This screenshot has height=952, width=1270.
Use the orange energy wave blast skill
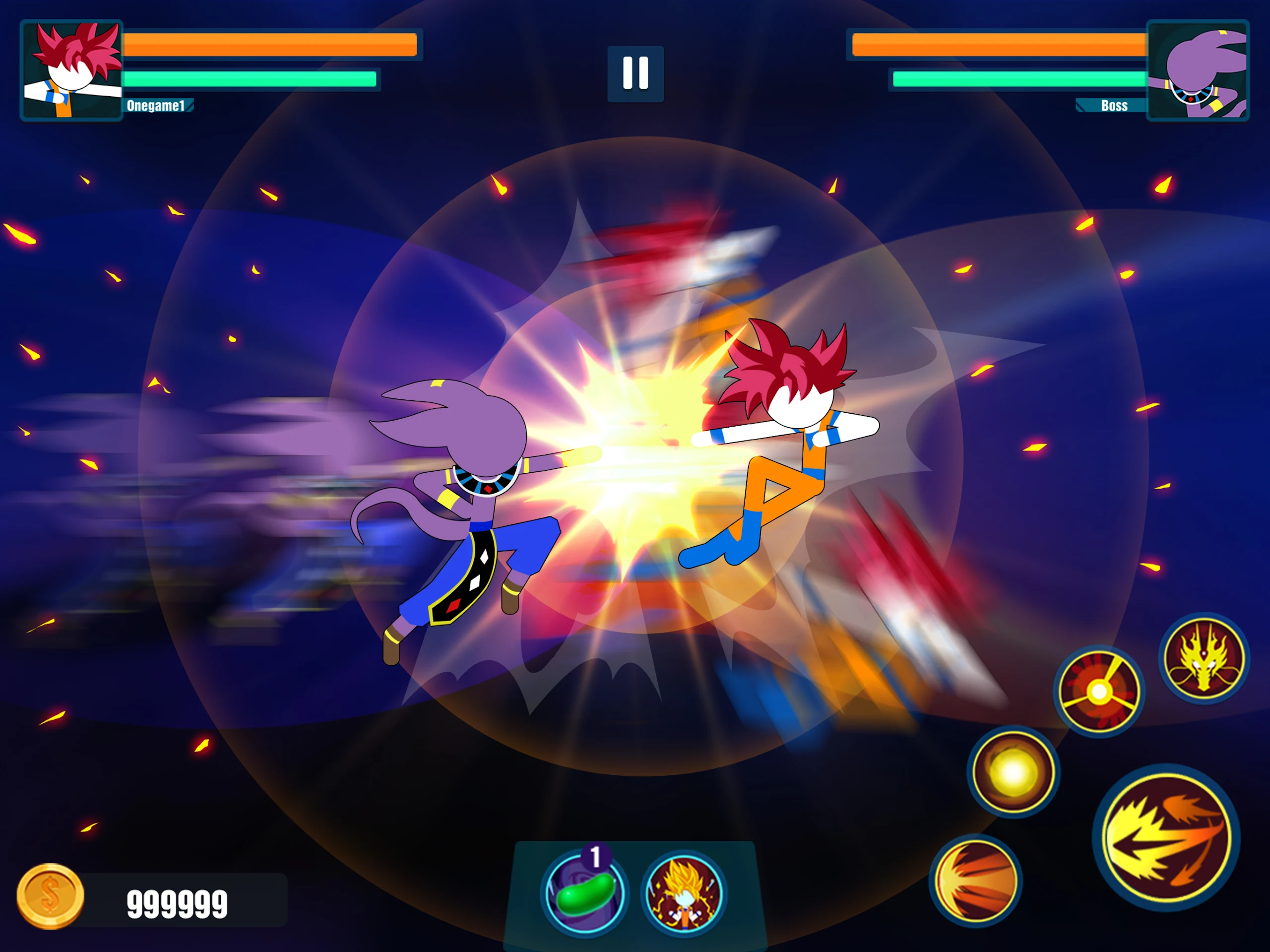click(975, 880)
